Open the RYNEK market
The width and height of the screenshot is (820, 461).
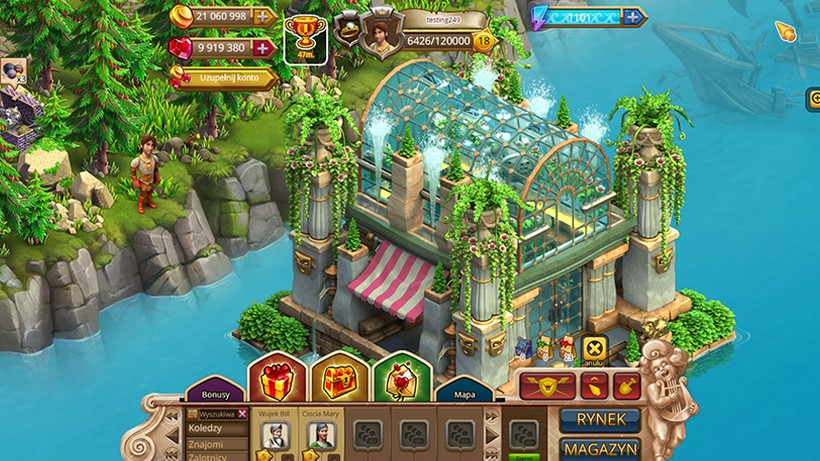(x=598, y=420)
